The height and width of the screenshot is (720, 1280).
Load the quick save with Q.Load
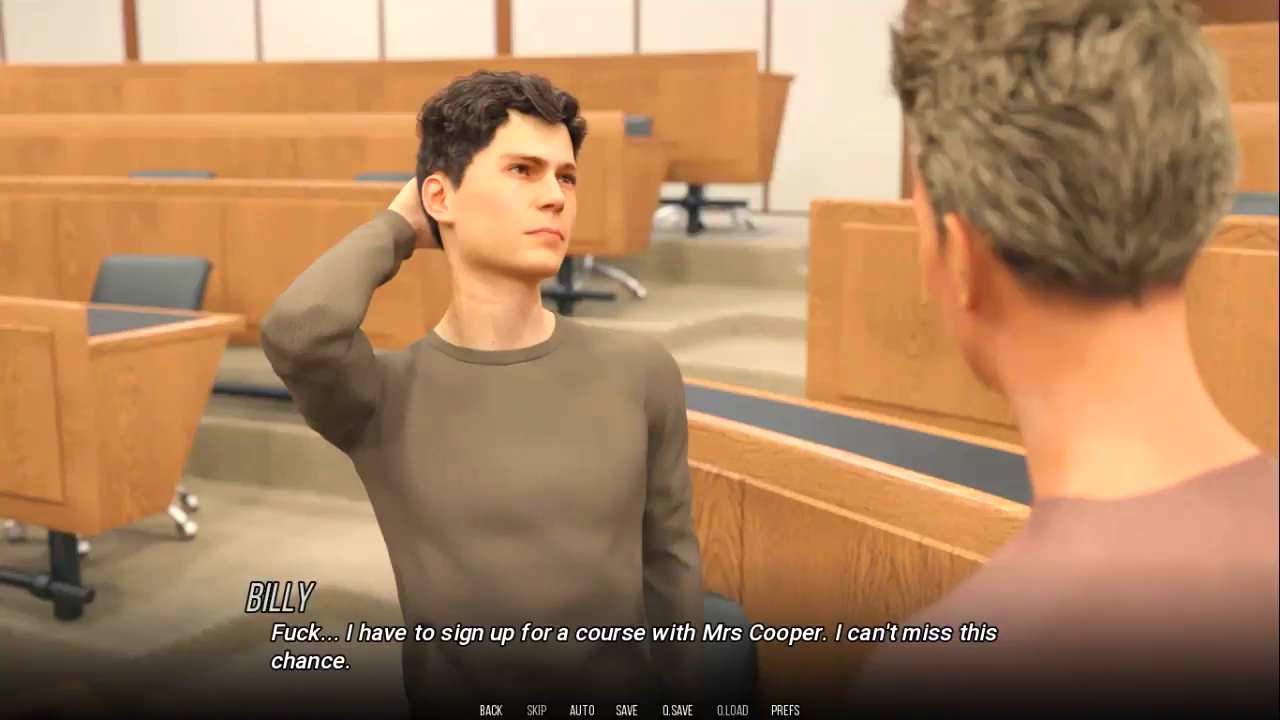(x=732, y=710)
